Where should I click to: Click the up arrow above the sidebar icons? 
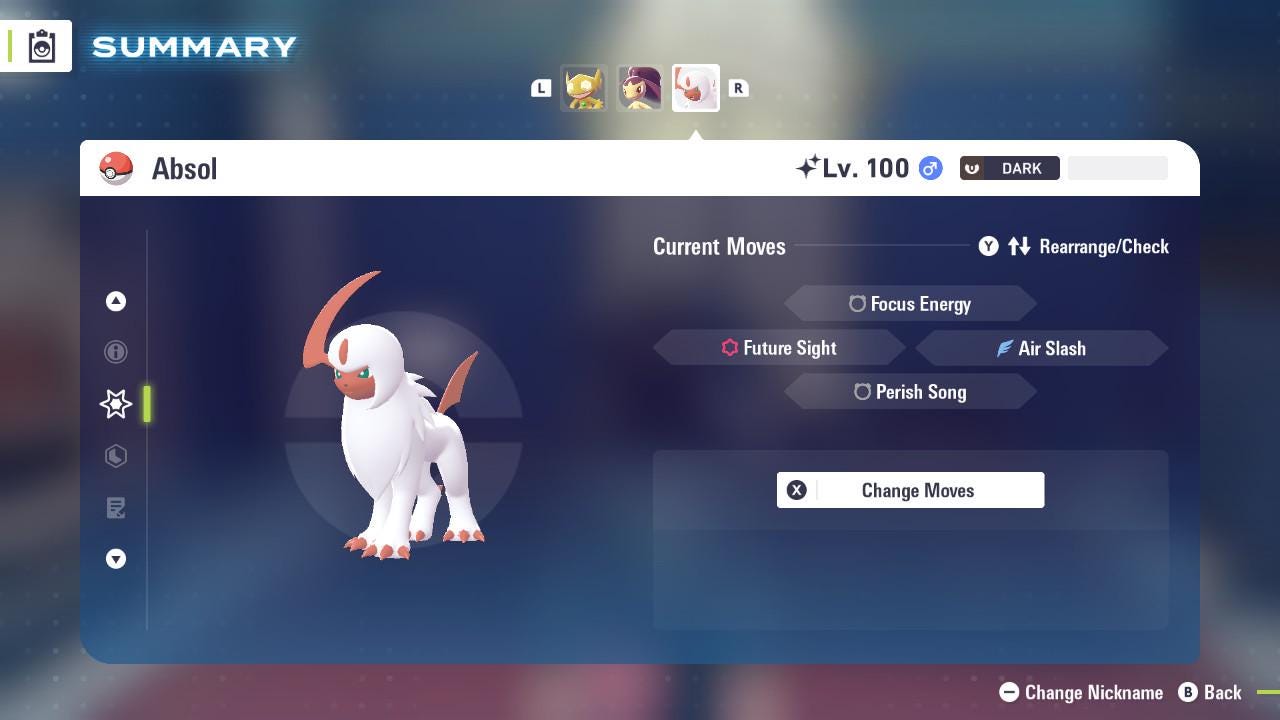click(x=116, y=301)
